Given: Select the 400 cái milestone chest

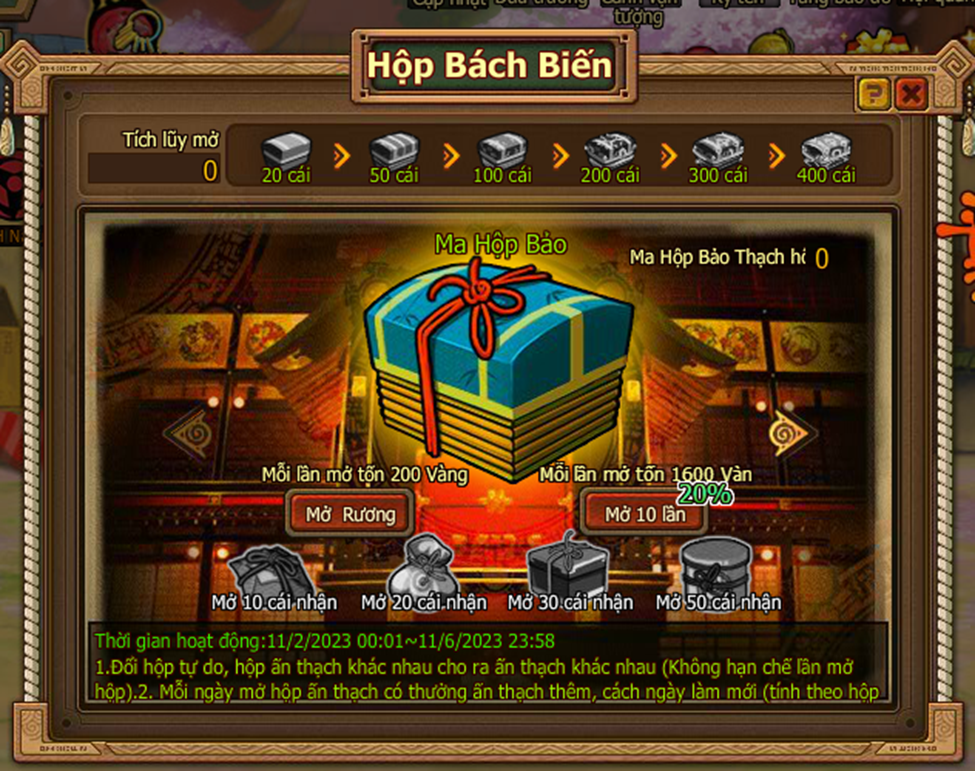Looking at the screenshot, I should 826,153.
